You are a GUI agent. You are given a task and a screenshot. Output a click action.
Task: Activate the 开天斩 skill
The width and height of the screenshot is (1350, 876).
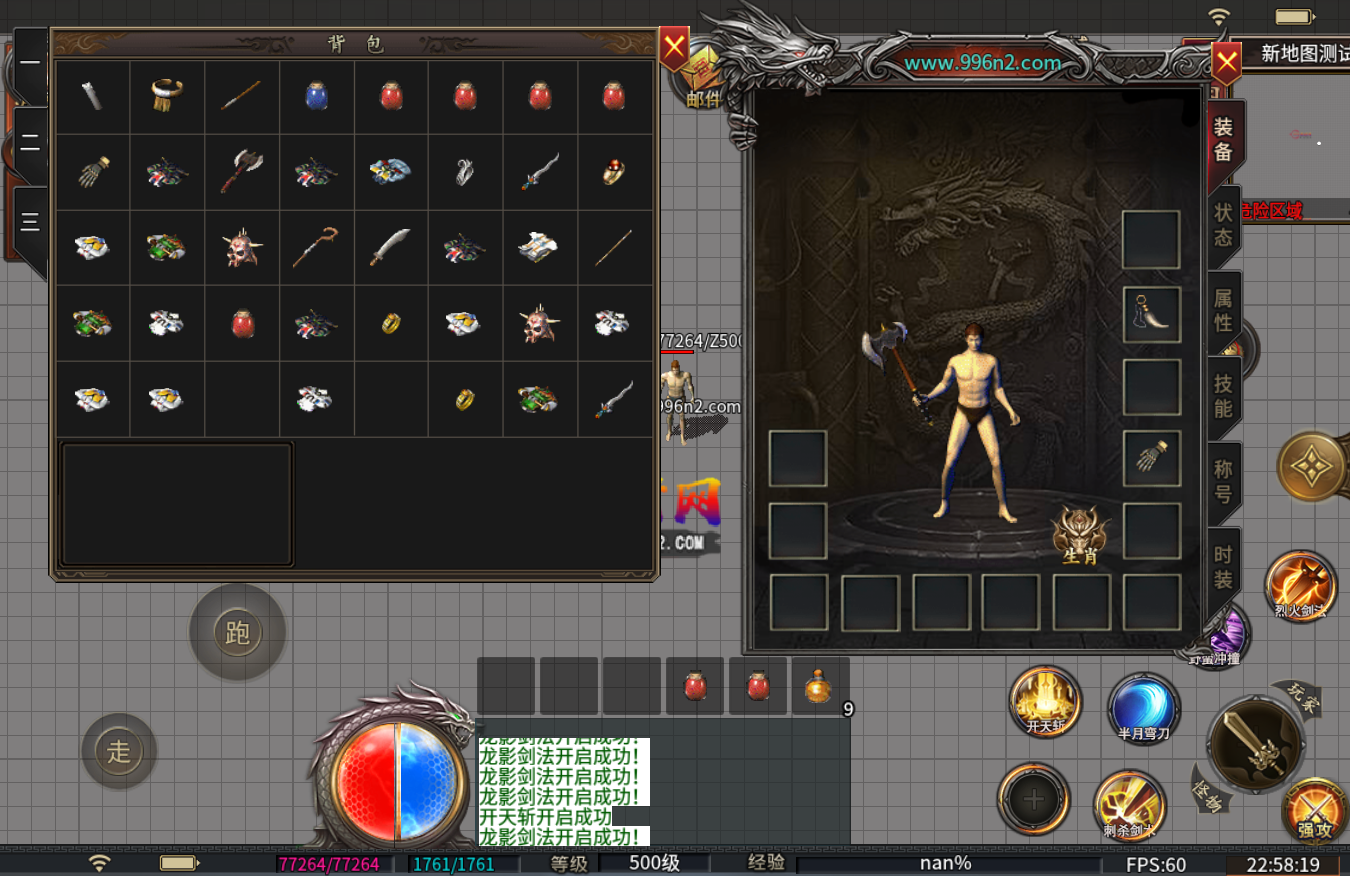coord(1045,699)
